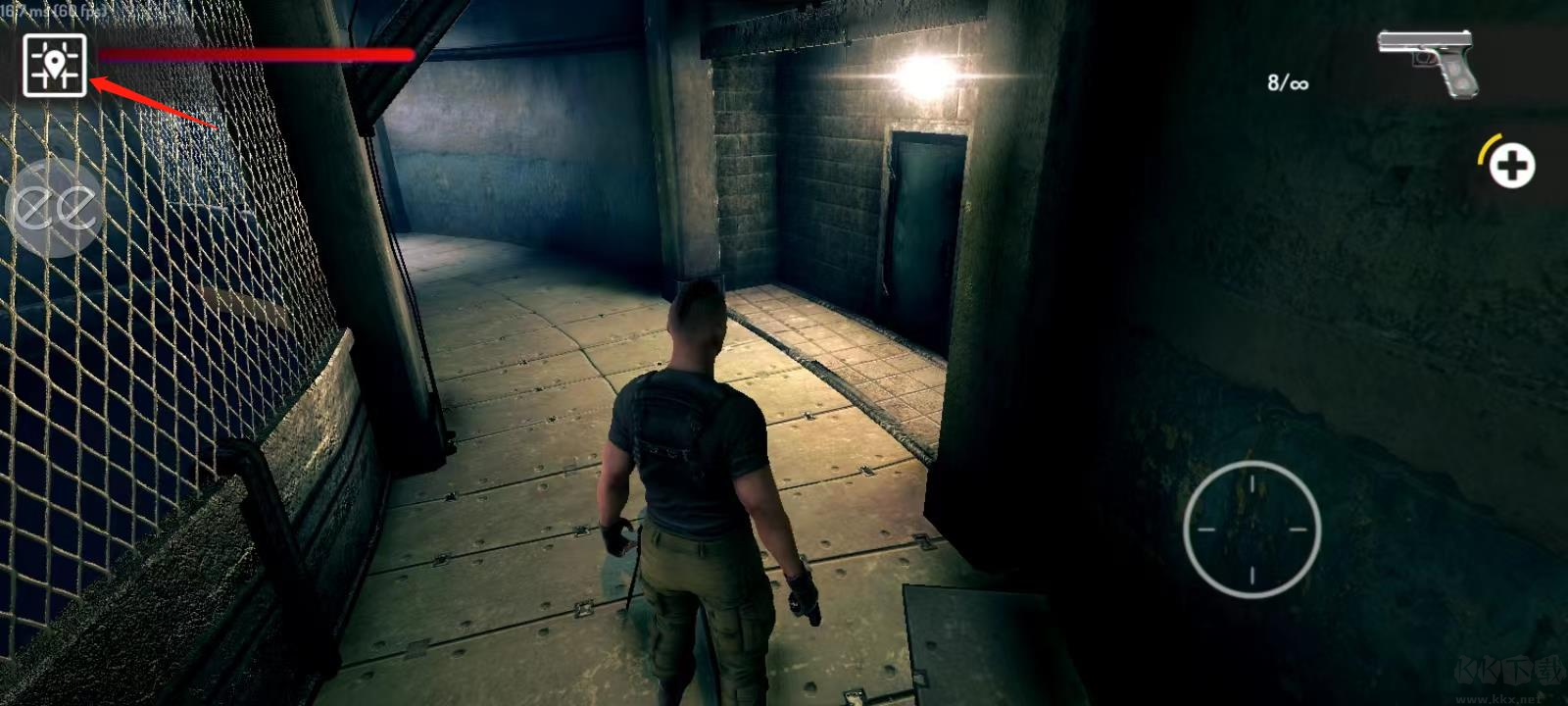Image resolution: width=1568 pixels, height=706 pixels.
Task: Toggle healing with the white cross button
Action: click(x=1515, y=167)
